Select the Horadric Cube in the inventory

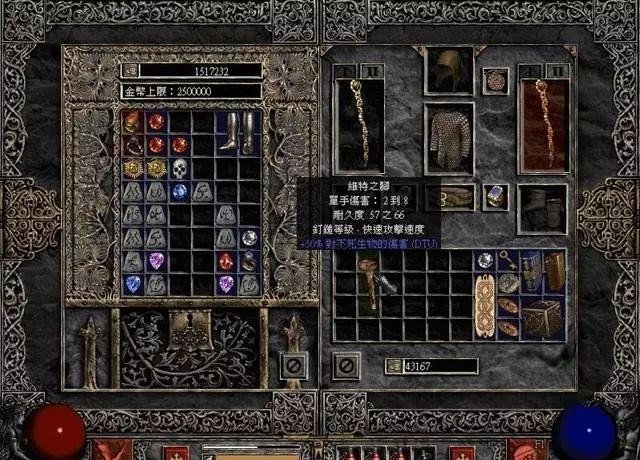click(x=544, y=317)
